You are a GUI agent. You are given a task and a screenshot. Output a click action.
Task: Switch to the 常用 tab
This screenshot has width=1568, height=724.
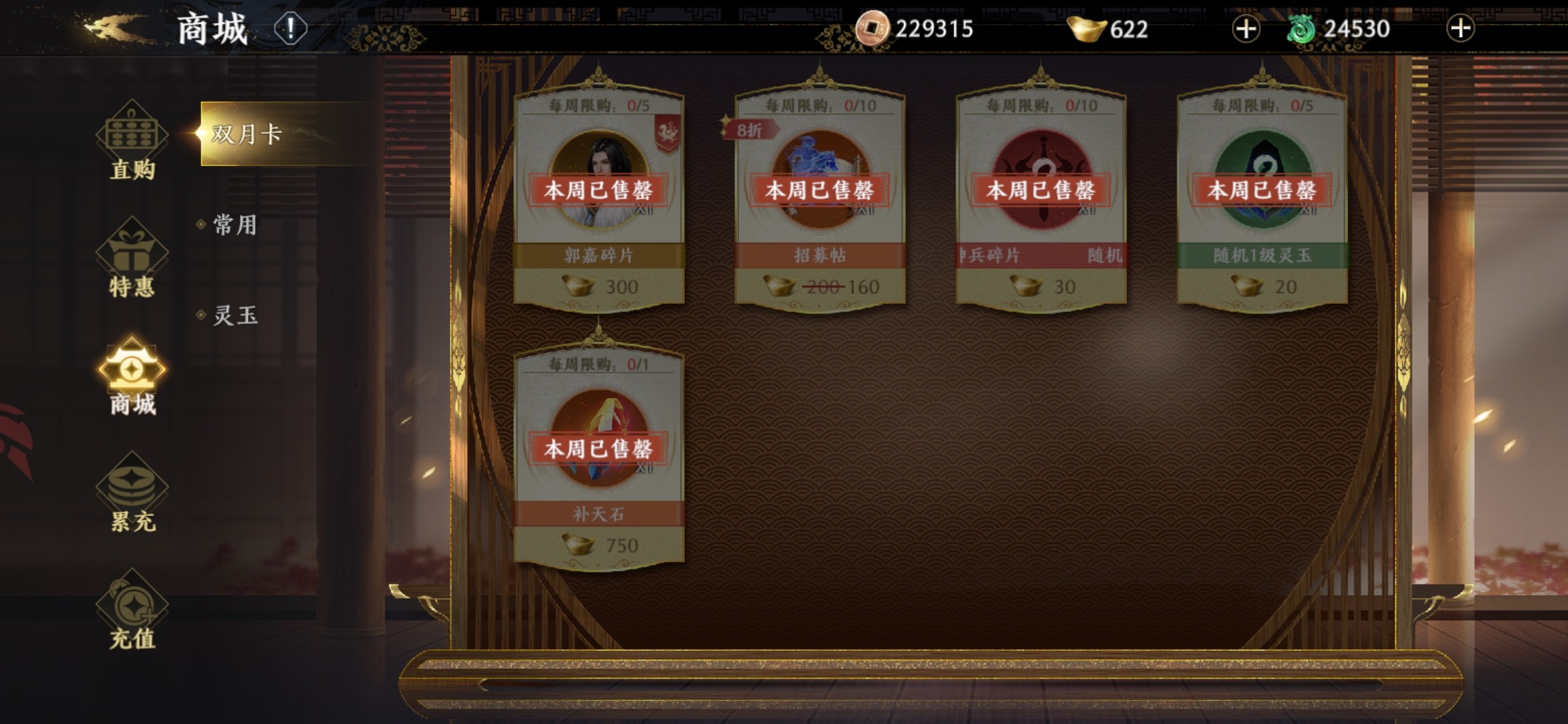pyautogui.click(x=235, y=225)
